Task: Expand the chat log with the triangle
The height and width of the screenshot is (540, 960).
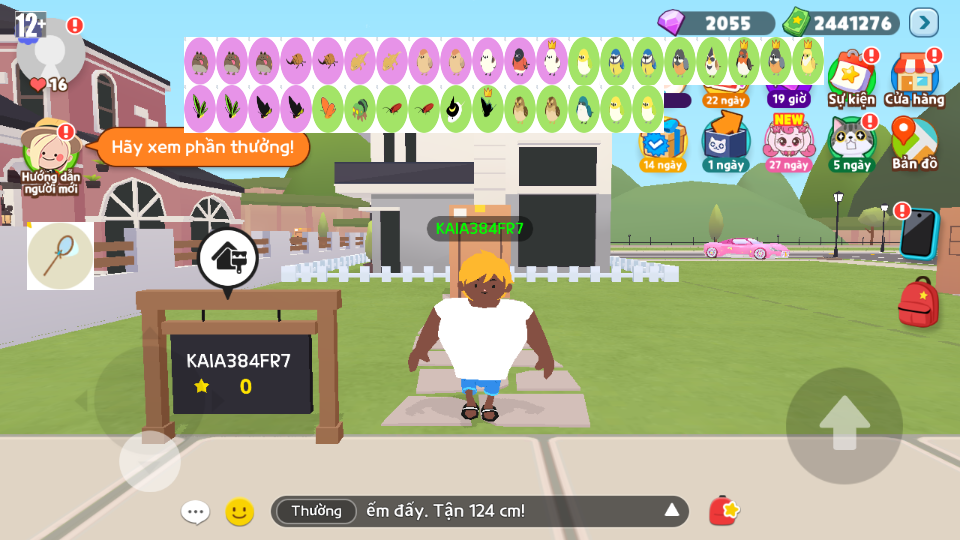Action: 672,511
